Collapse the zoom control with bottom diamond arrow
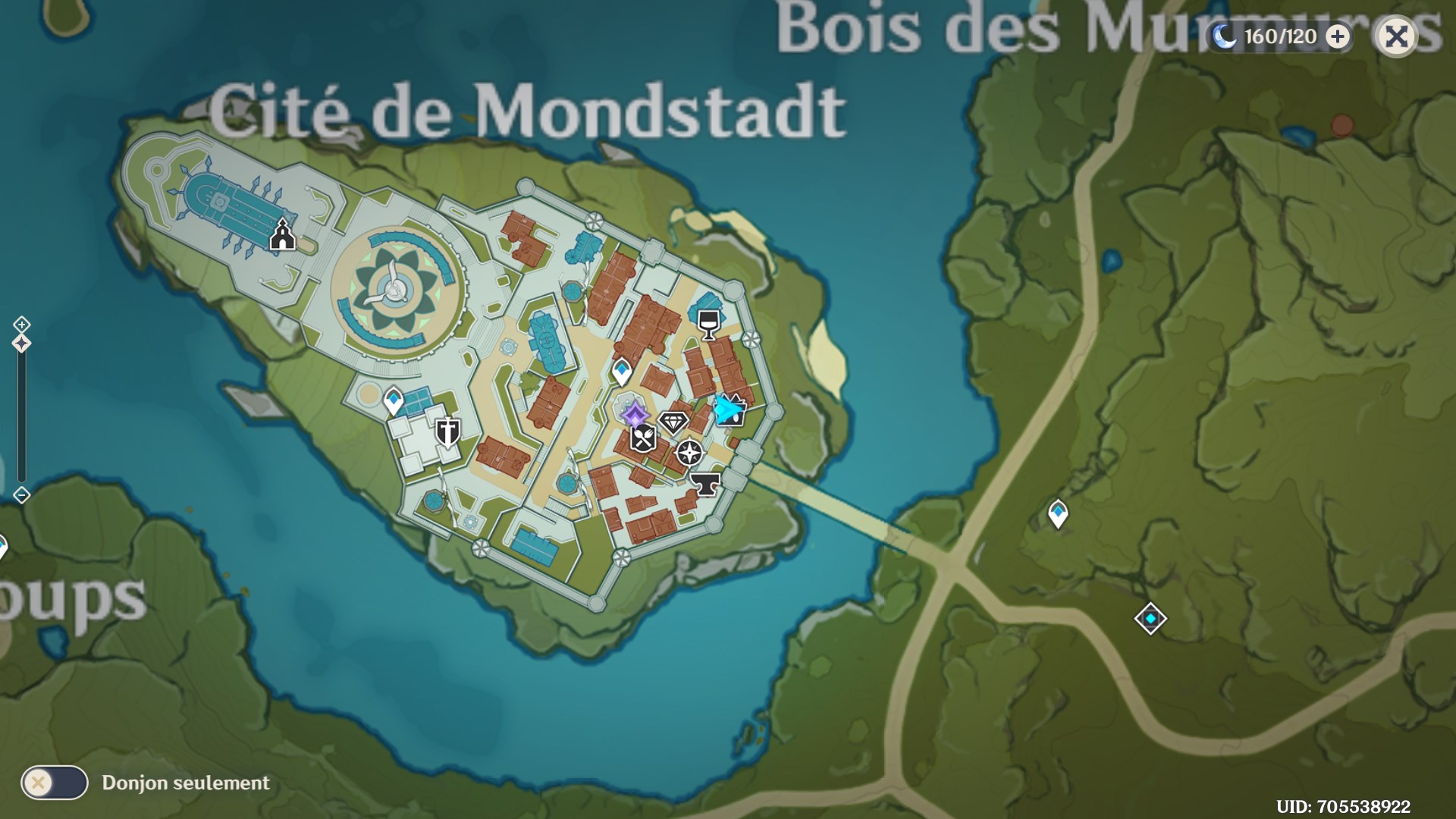This screenshot has width=1456, height=819. coord(20,495)
